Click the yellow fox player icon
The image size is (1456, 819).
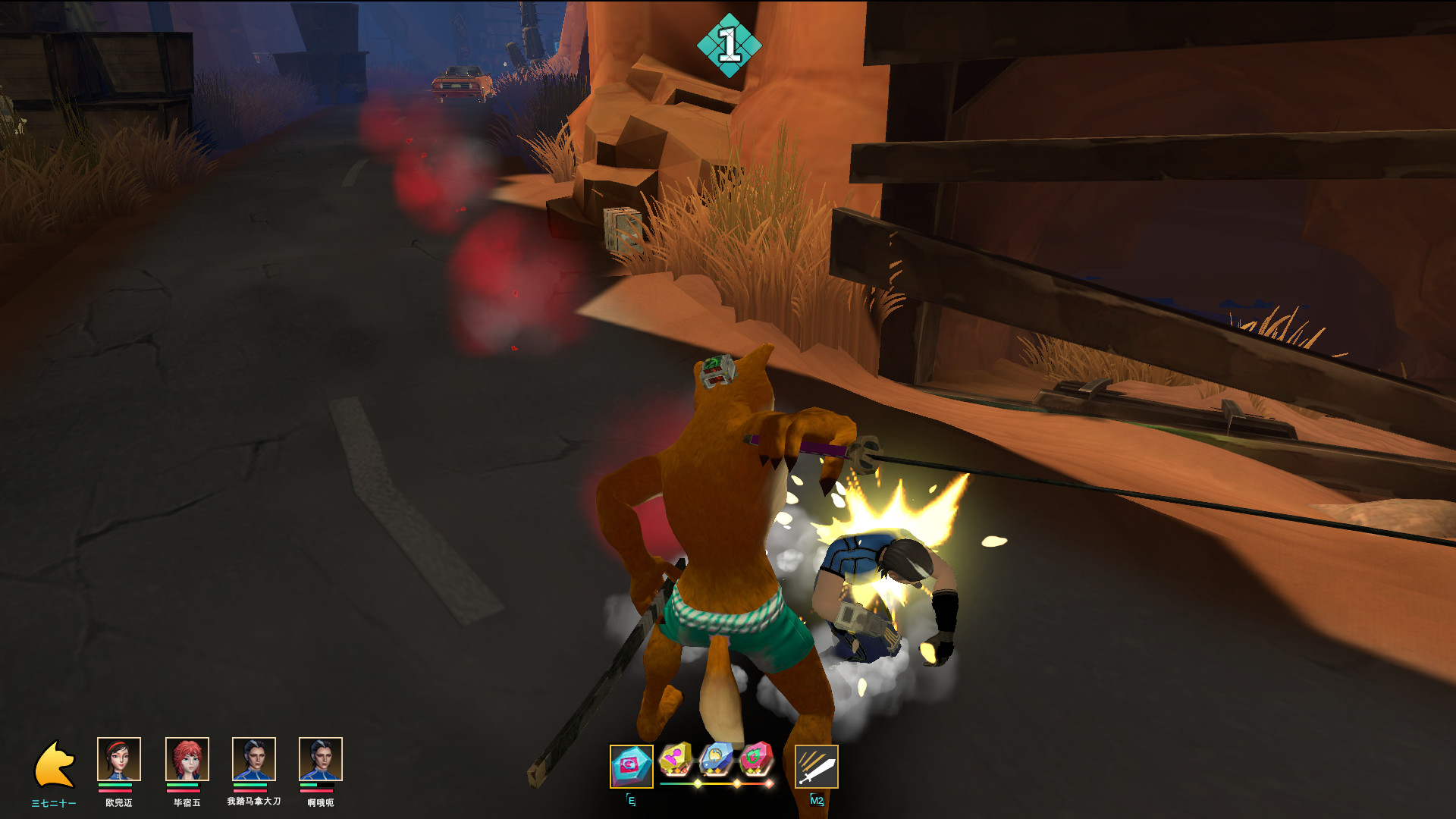tap(54, 764)
